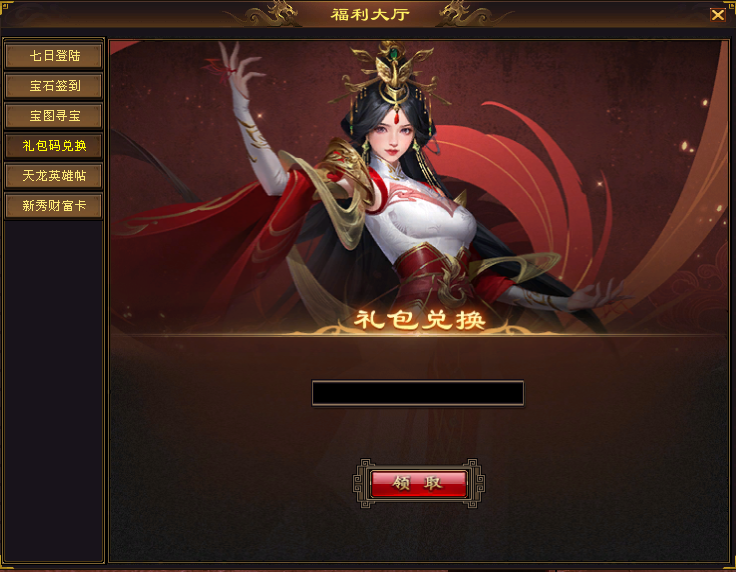736x572 pixels.
Task: Select the 宝图寻宝 tab
Action: coord(54,116)
